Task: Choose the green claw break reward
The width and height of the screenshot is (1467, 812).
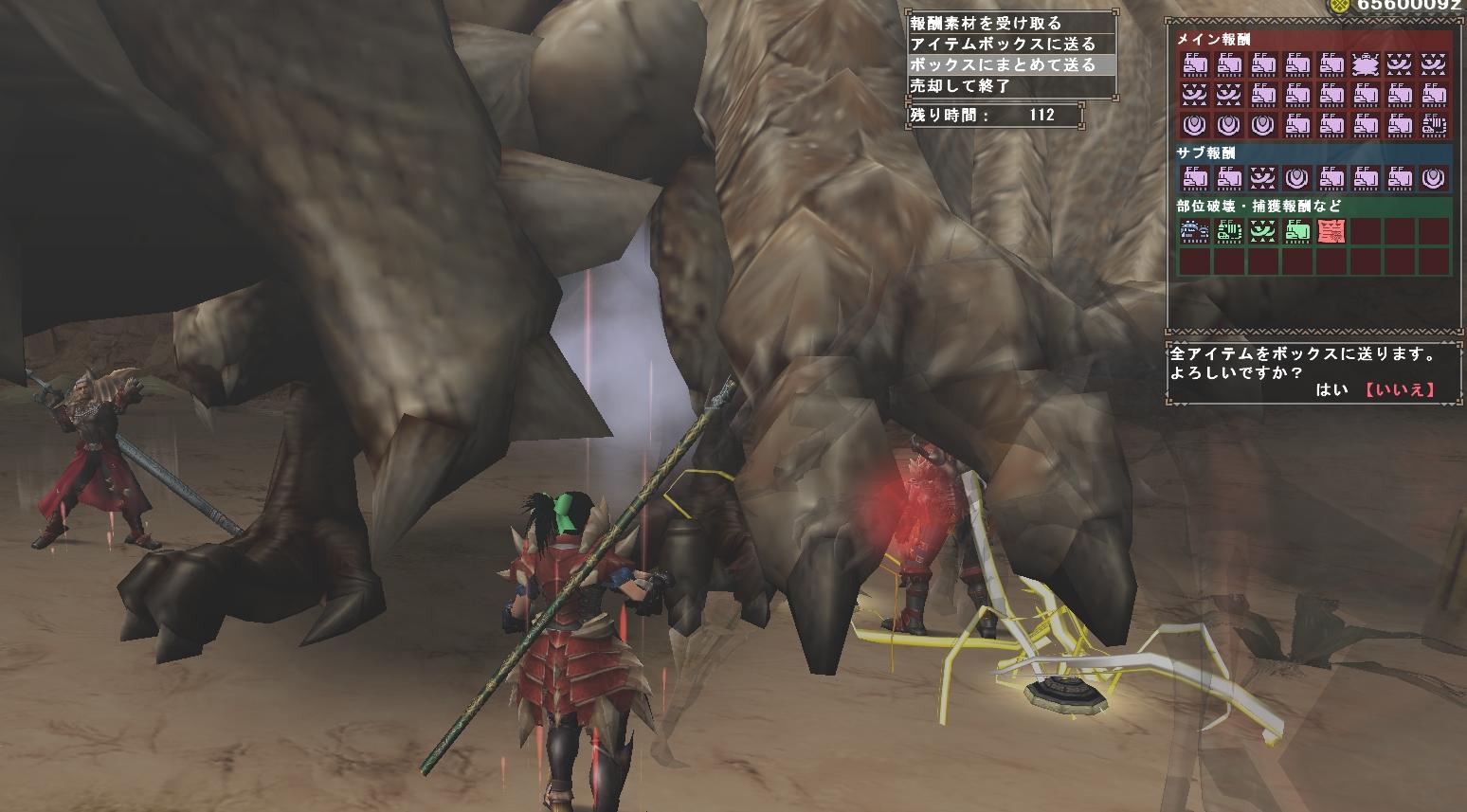Action: tap(1229, 230)
